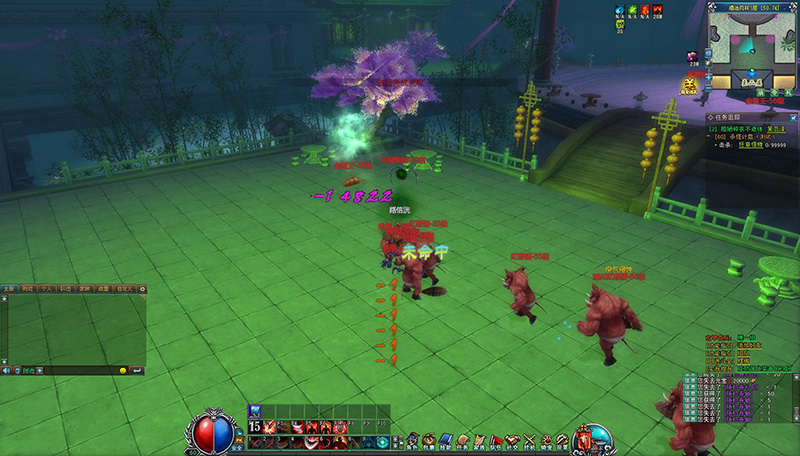
Task: Send chat with the enter arrow button
Action: [138, 371]
